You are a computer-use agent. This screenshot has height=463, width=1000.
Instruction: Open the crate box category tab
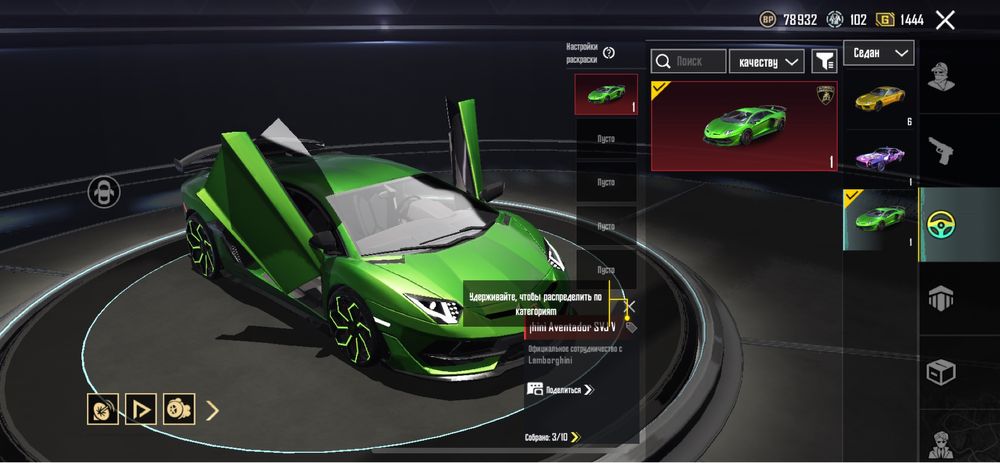(x=941, y=371)
